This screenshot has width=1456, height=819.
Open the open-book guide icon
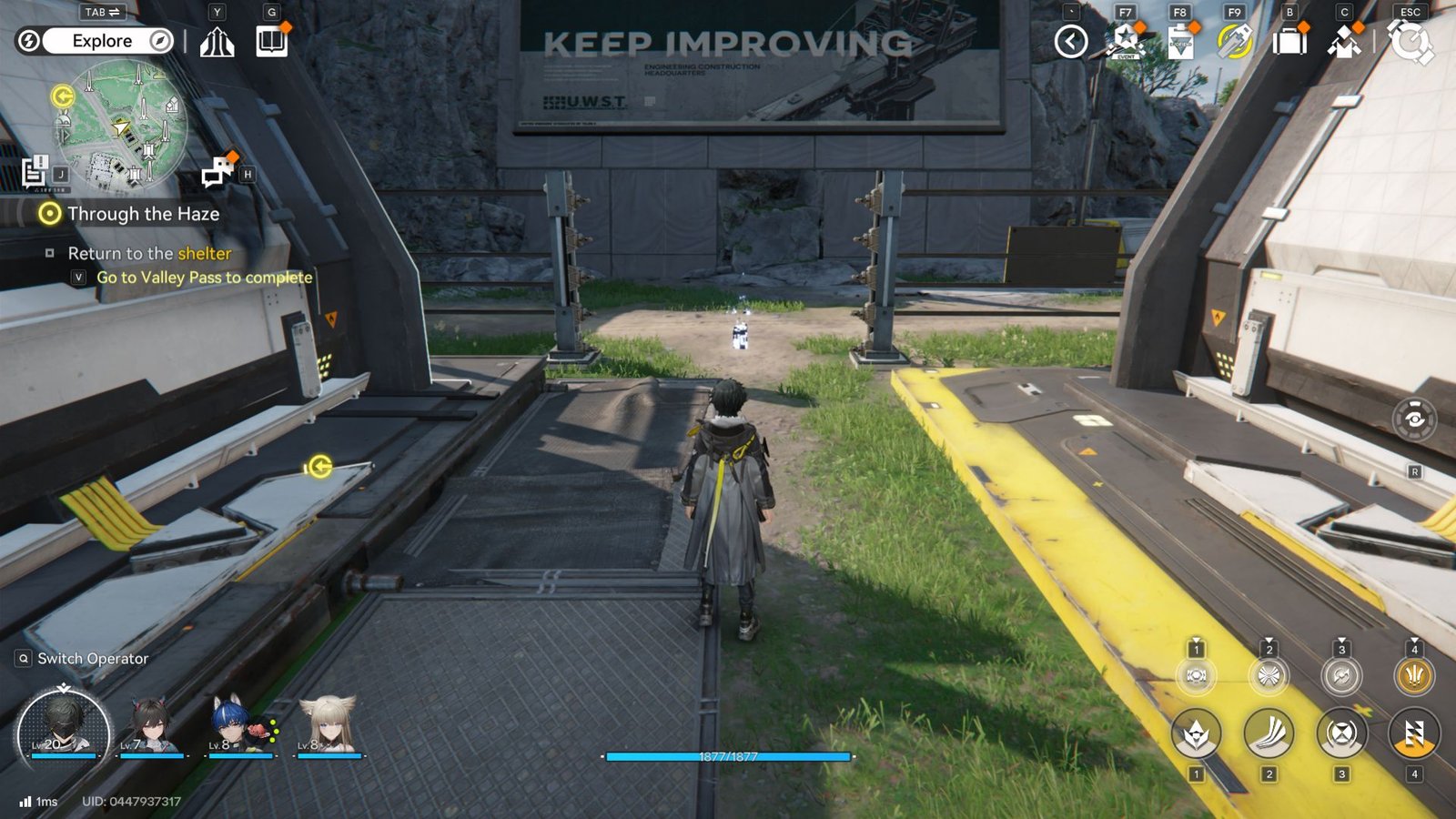[271, 41]
